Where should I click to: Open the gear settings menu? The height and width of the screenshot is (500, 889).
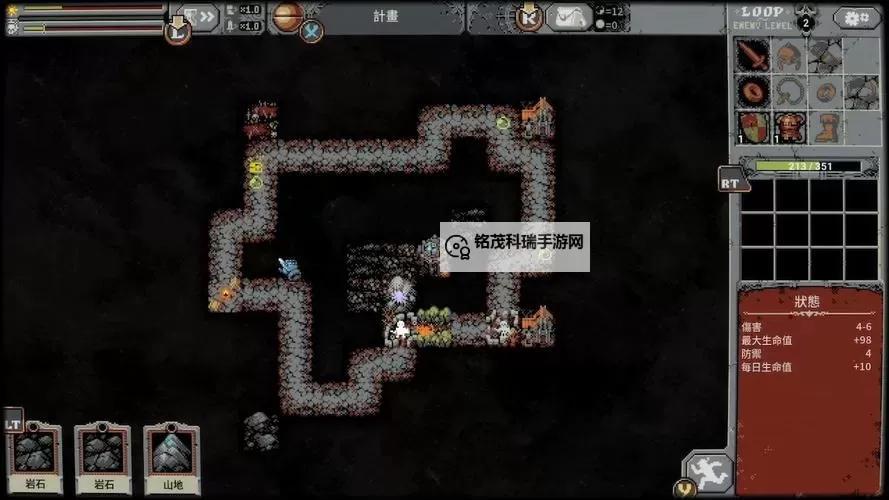[858, 18]
